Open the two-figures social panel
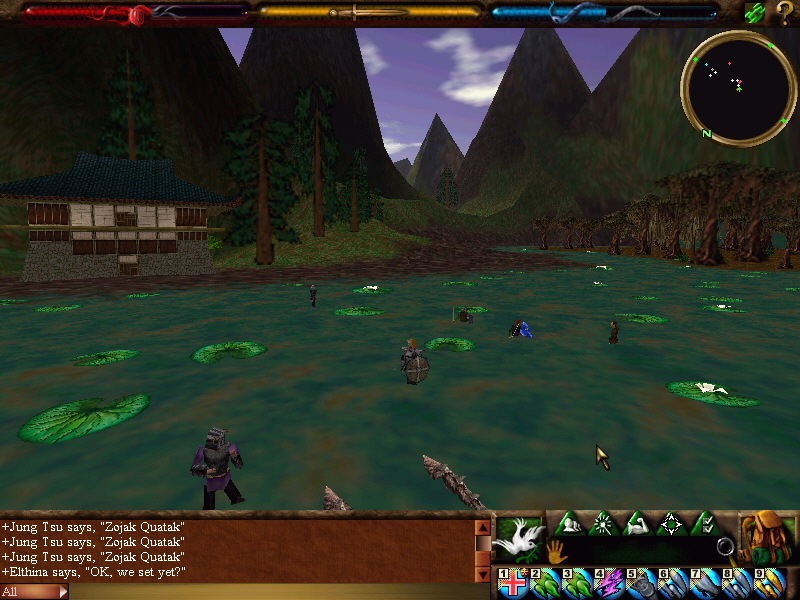Image resolution: width=800 pixels, height=600 pixels. [569, 524]
